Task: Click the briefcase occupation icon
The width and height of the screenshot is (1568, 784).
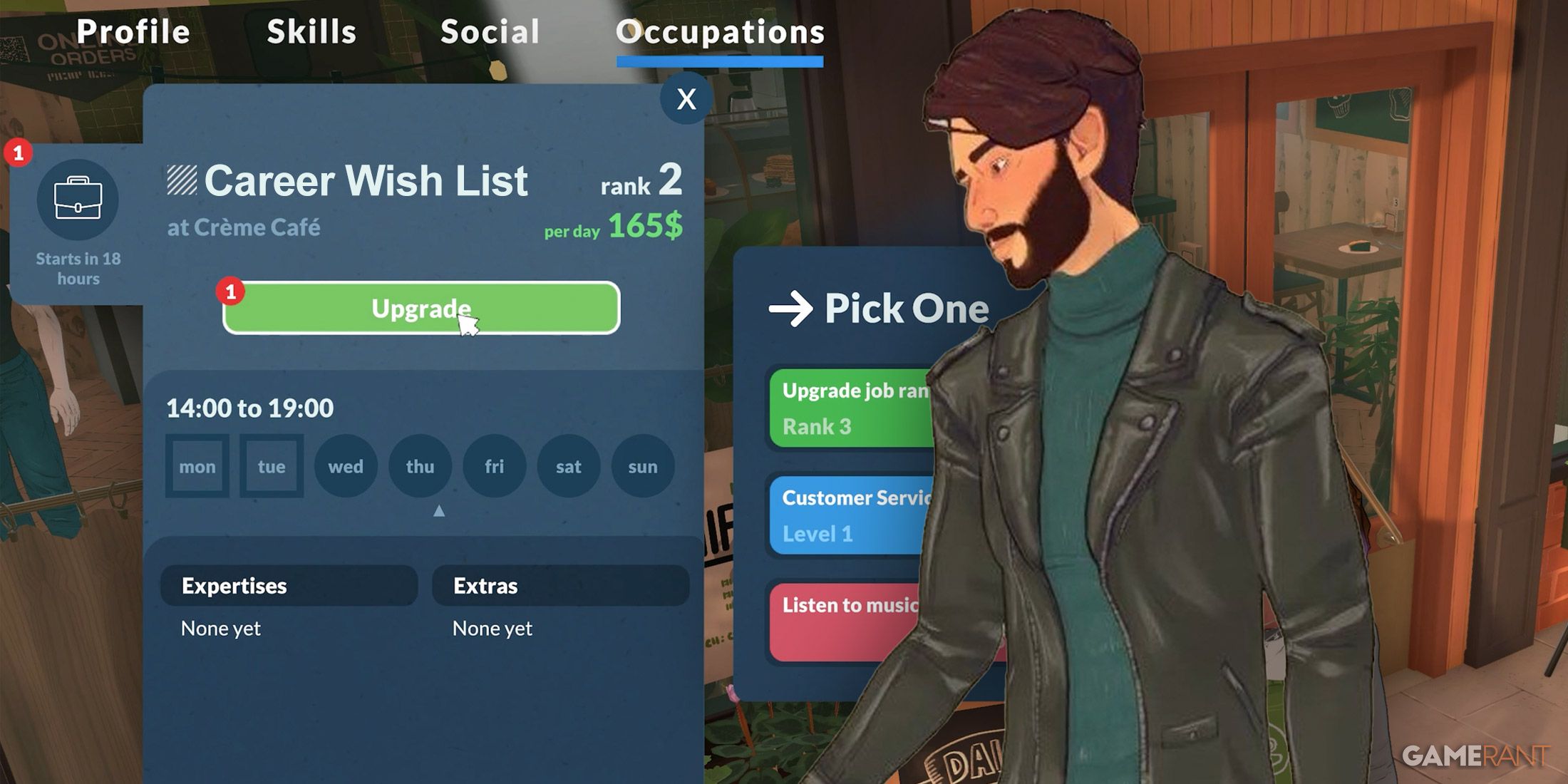Action: [x=76, y=200]
